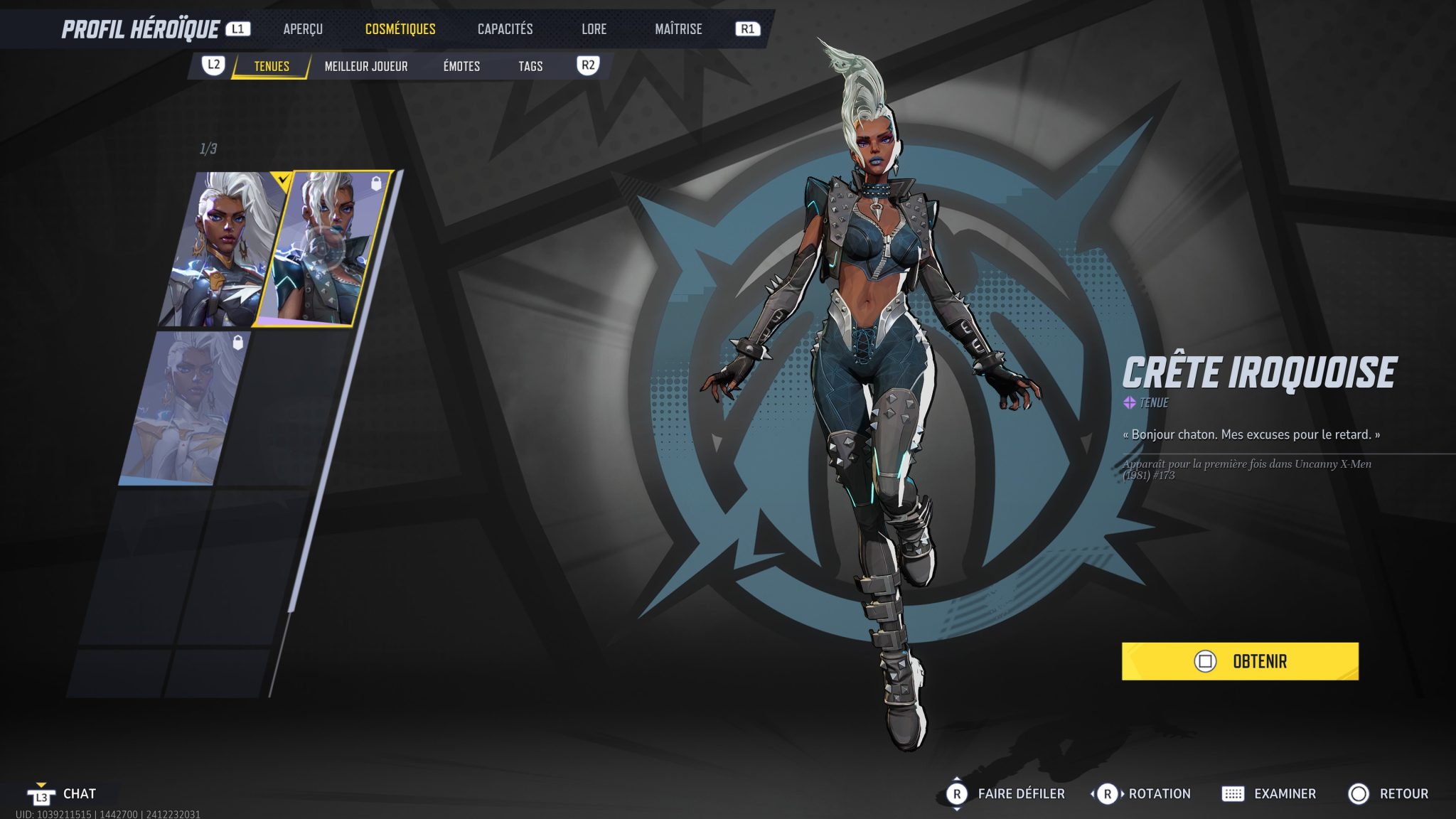The height and width of the screenshot is (819, 1456).
Task: Click the R1 button icon after Maîtrise
Action: coord(749,29)
